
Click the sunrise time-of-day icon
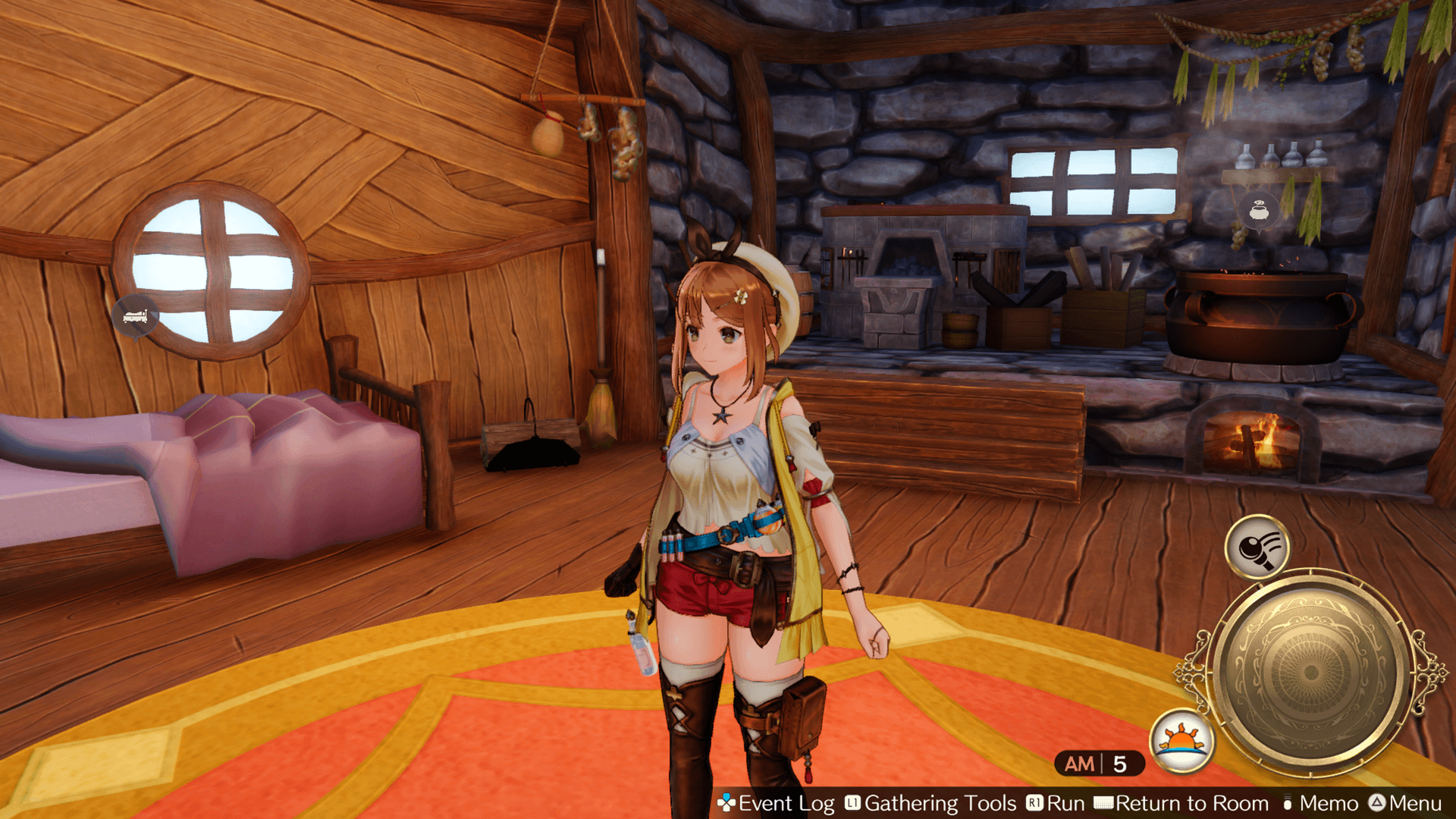pos(1181,741)
